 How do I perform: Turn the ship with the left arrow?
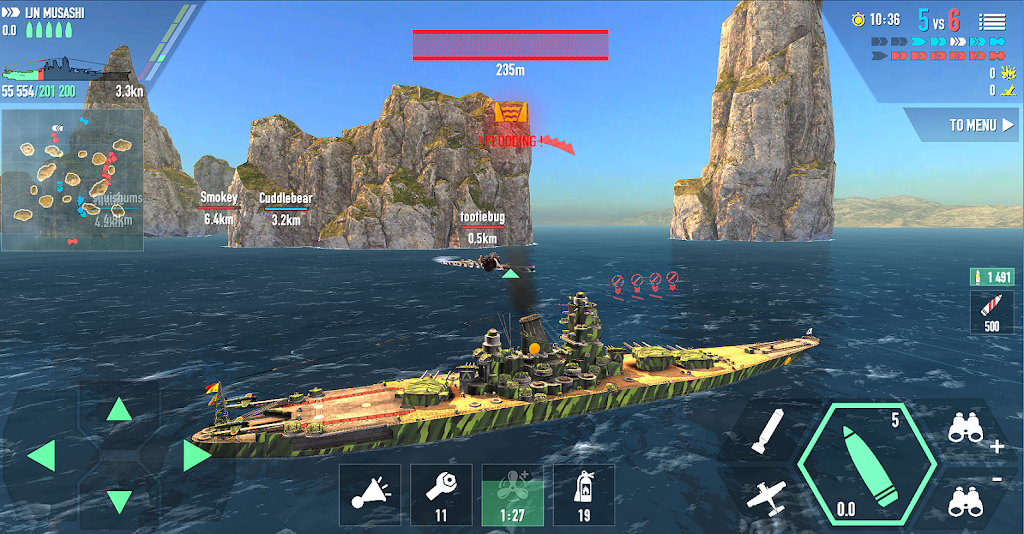click(42, 456)
